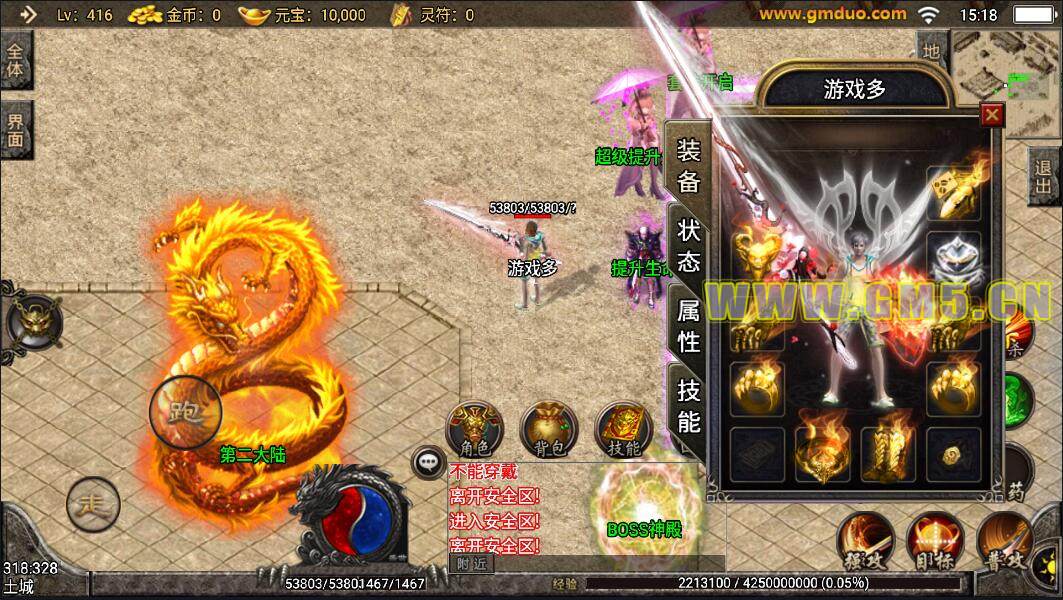Image resolution: width=1063 pixels, height=600 pixels.
Task: Tap the 跑 run button
Action: point(185,411)
